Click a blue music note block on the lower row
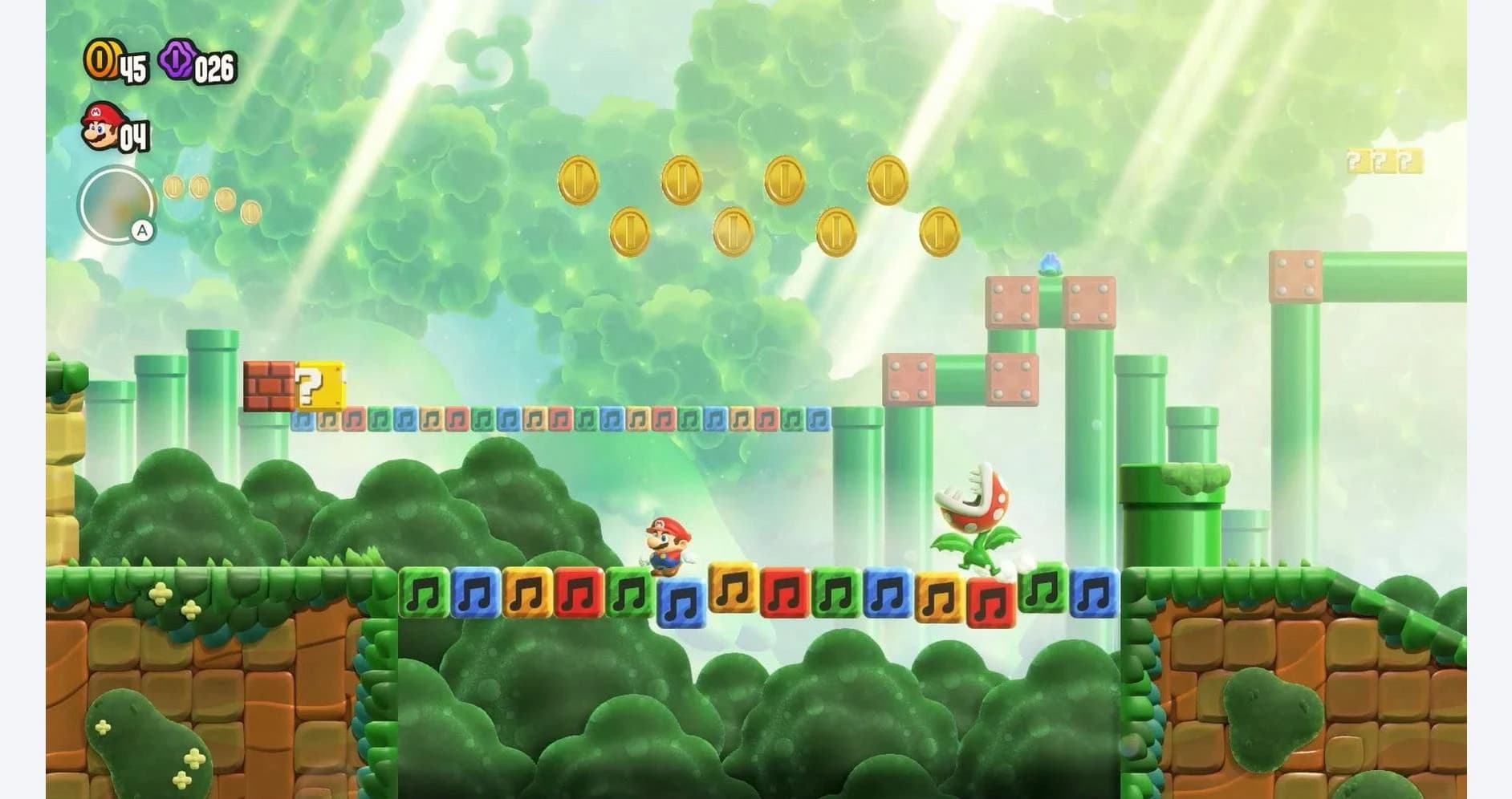Screen dimensions: 1512x799 681,600
